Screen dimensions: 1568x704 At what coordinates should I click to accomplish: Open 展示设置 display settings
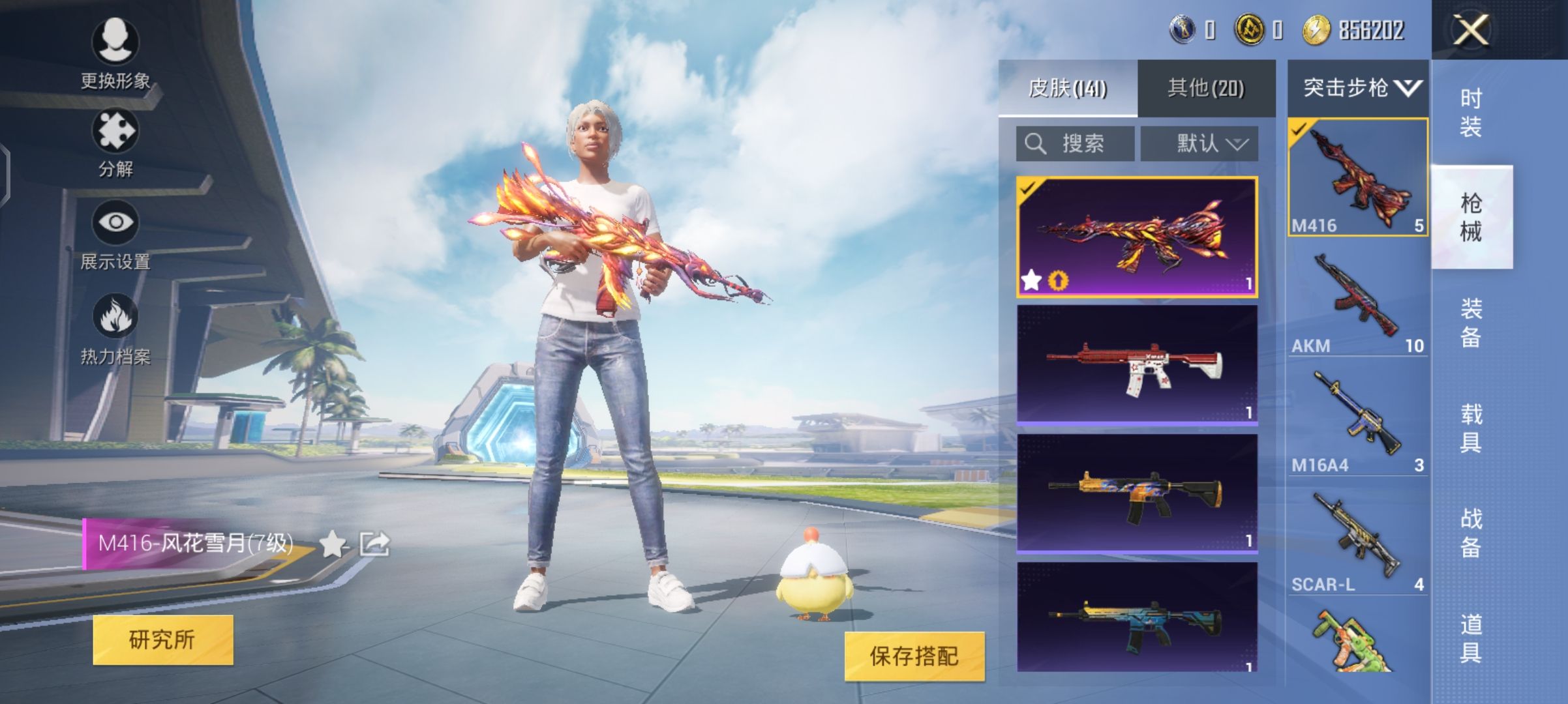click(116, 231)
